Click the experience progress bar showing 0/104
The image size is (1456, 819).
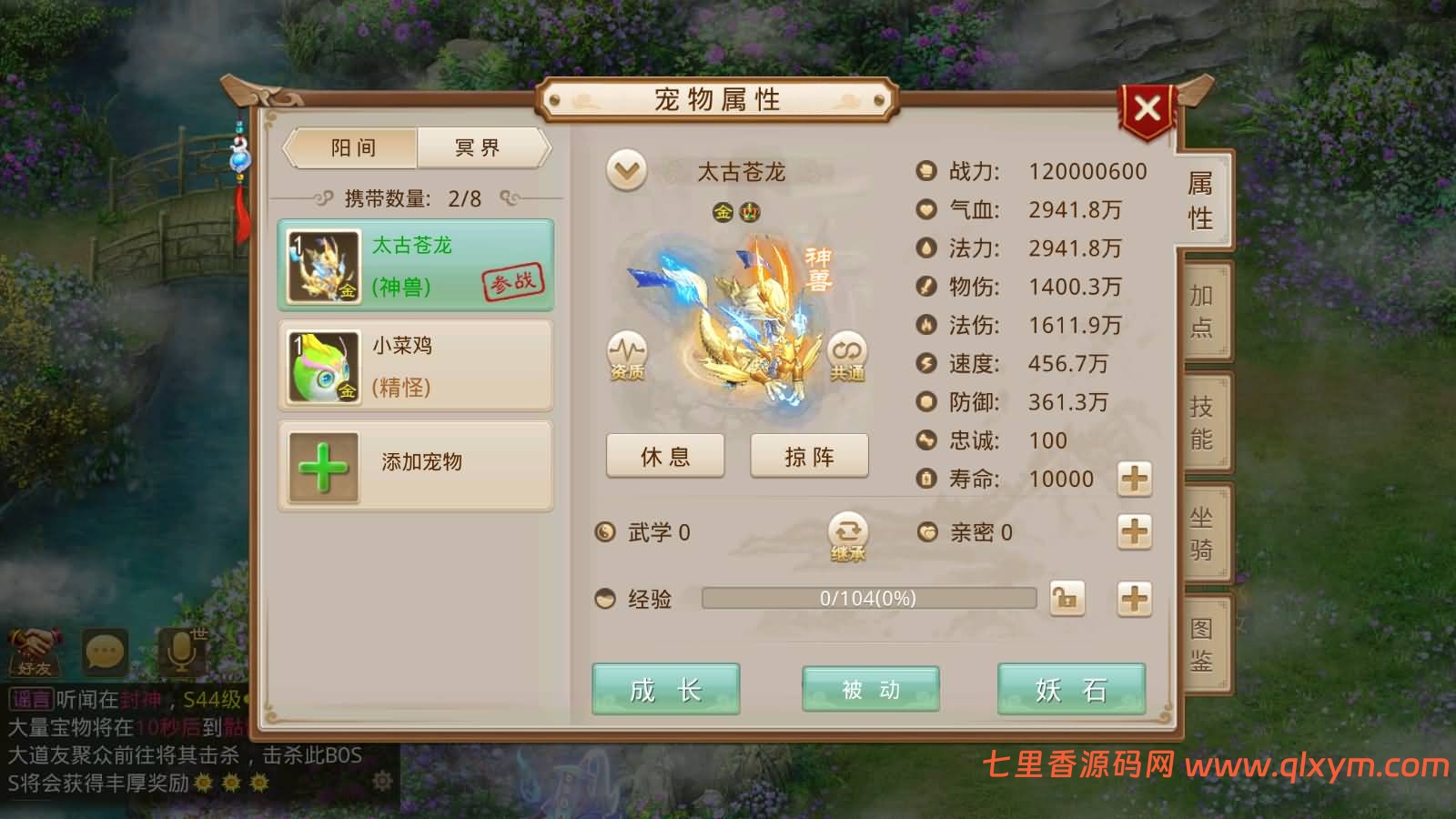(867, 599)
